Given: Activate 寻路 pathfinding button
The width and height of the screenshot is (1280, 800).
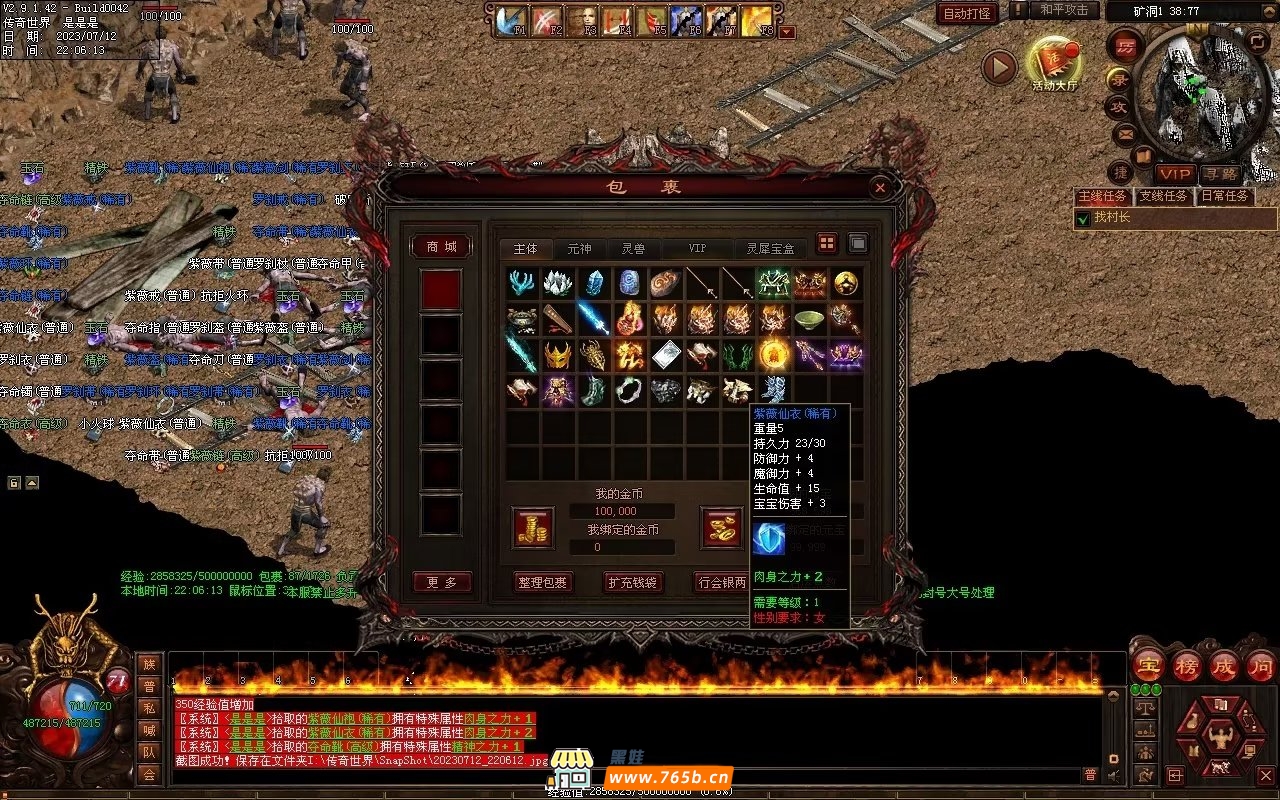Looking at the screenshot, I should point(1218,174).
